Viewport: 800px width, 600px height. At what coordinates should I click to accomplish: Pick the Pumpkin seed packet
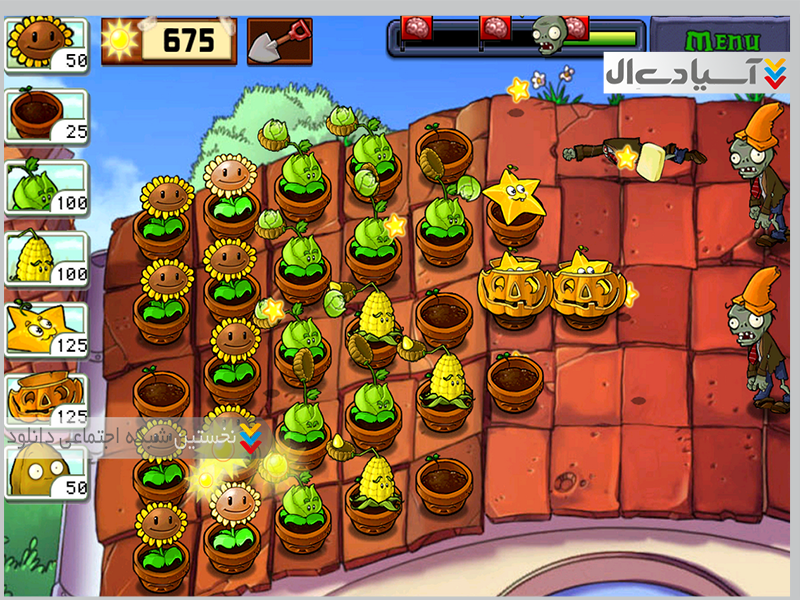[x=47, y=399]
